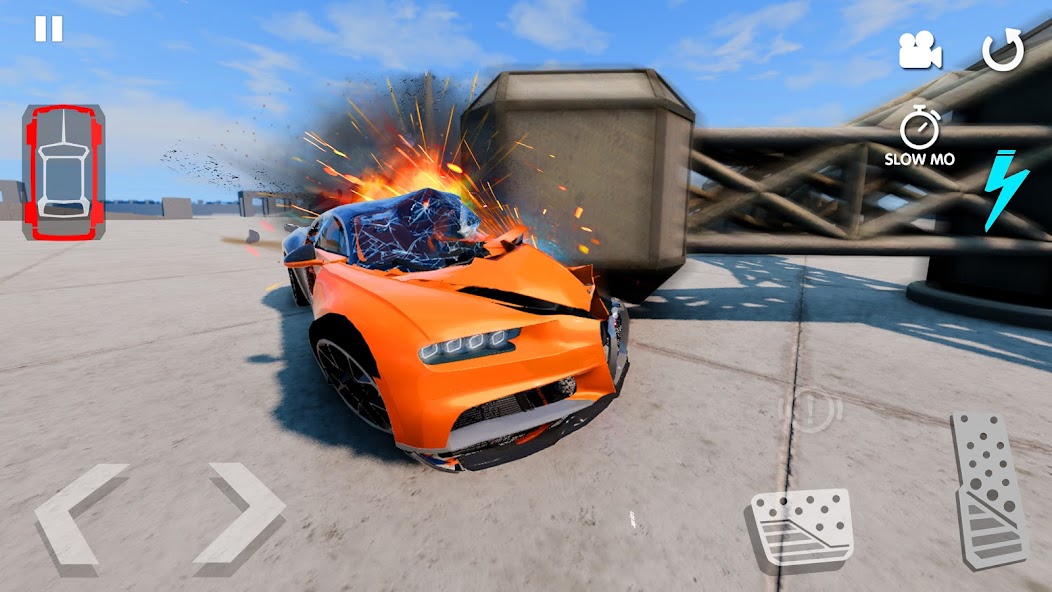The width and height of the screenshot is (1052, 592).
Task: Reset the car with the circular arrow
Action: 1003,51
